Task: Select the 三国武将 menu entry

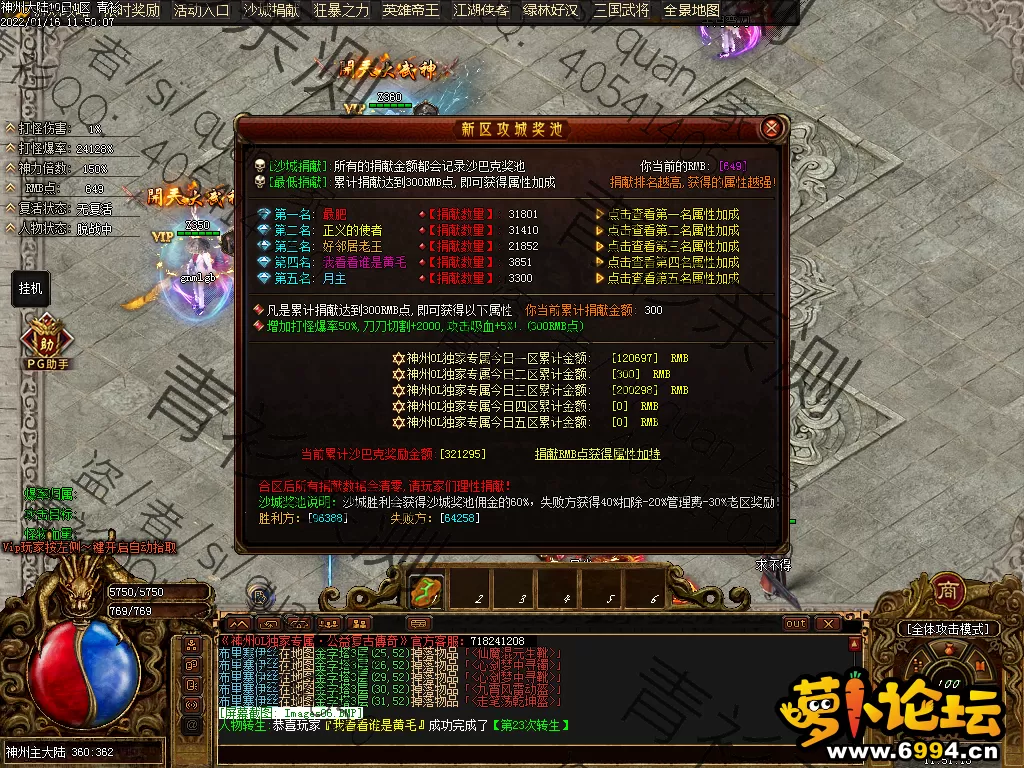Action: pos(621,11)
